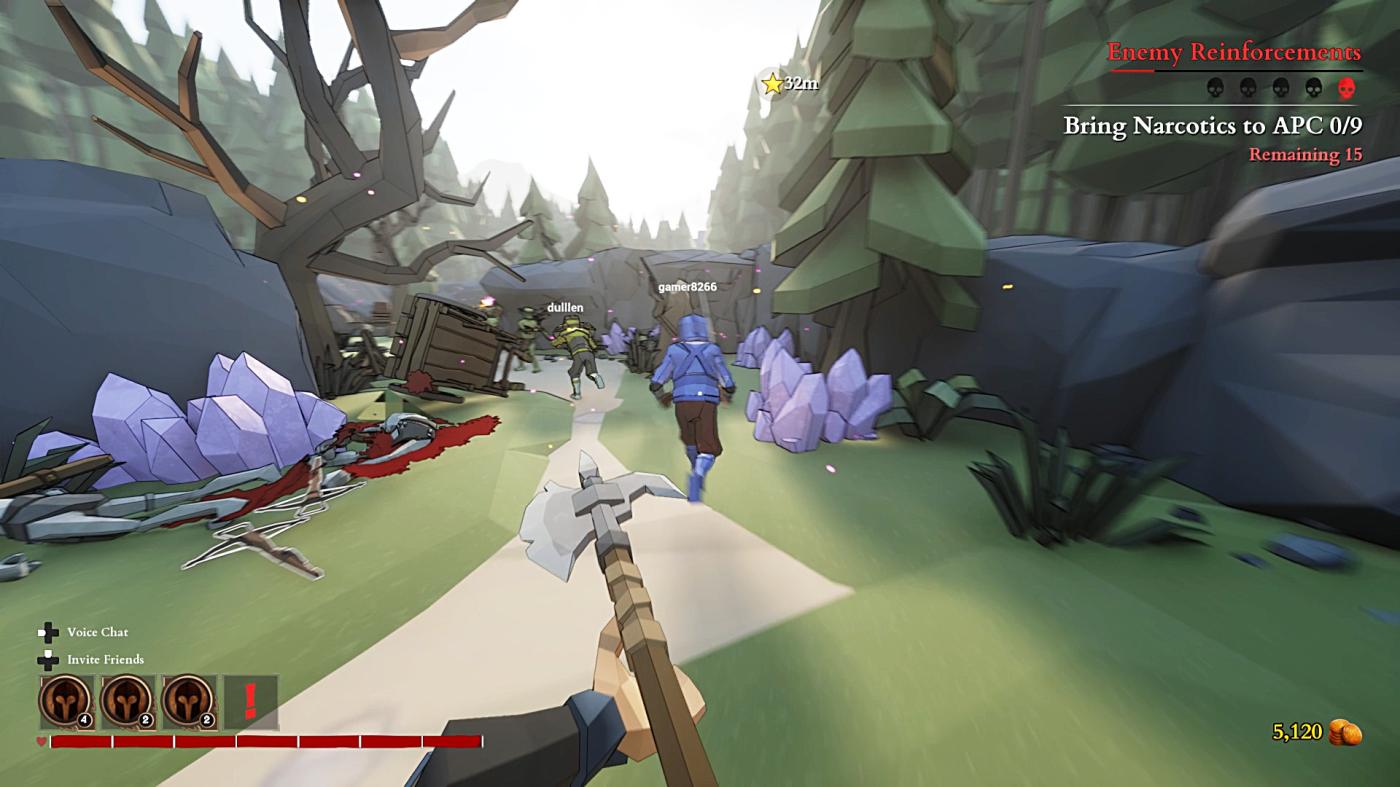Screen dimensions: 1400x787
Task: Click the red exclamation mark slot
Action: 250,701
